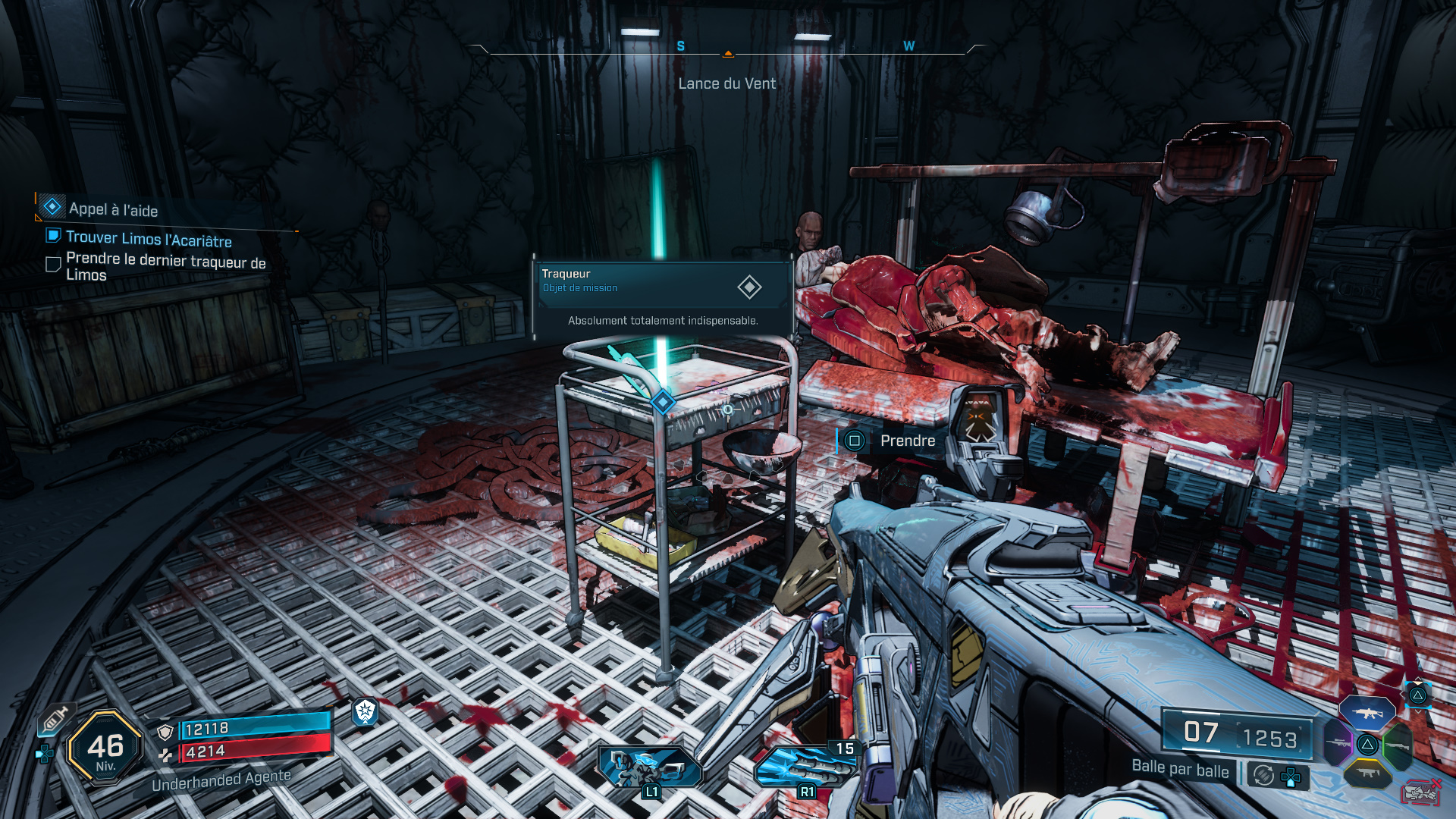Select the assault rifle weapon slot

tap(1367, 713)
